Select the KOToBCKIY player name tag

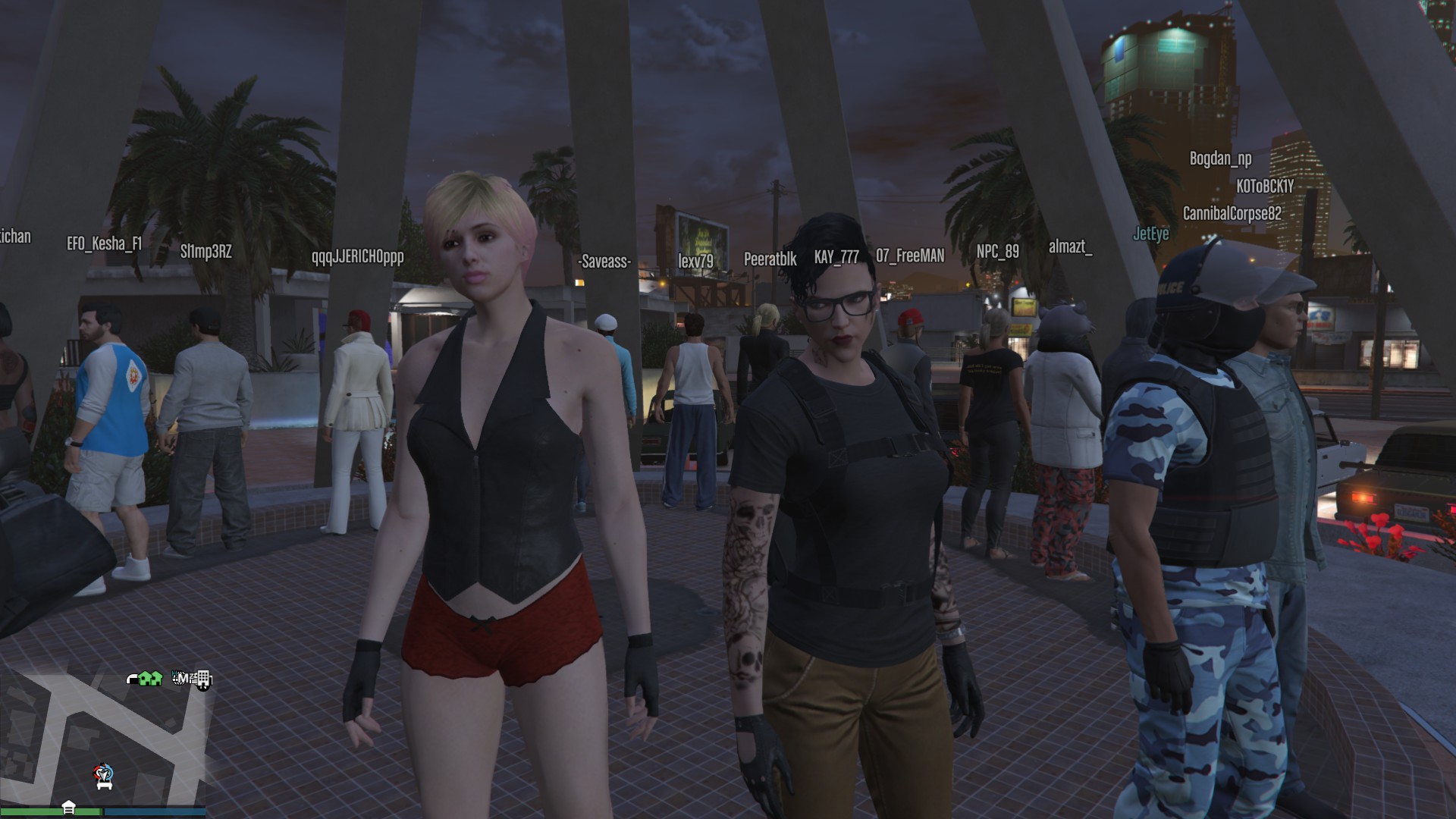tap(1264, 186)
